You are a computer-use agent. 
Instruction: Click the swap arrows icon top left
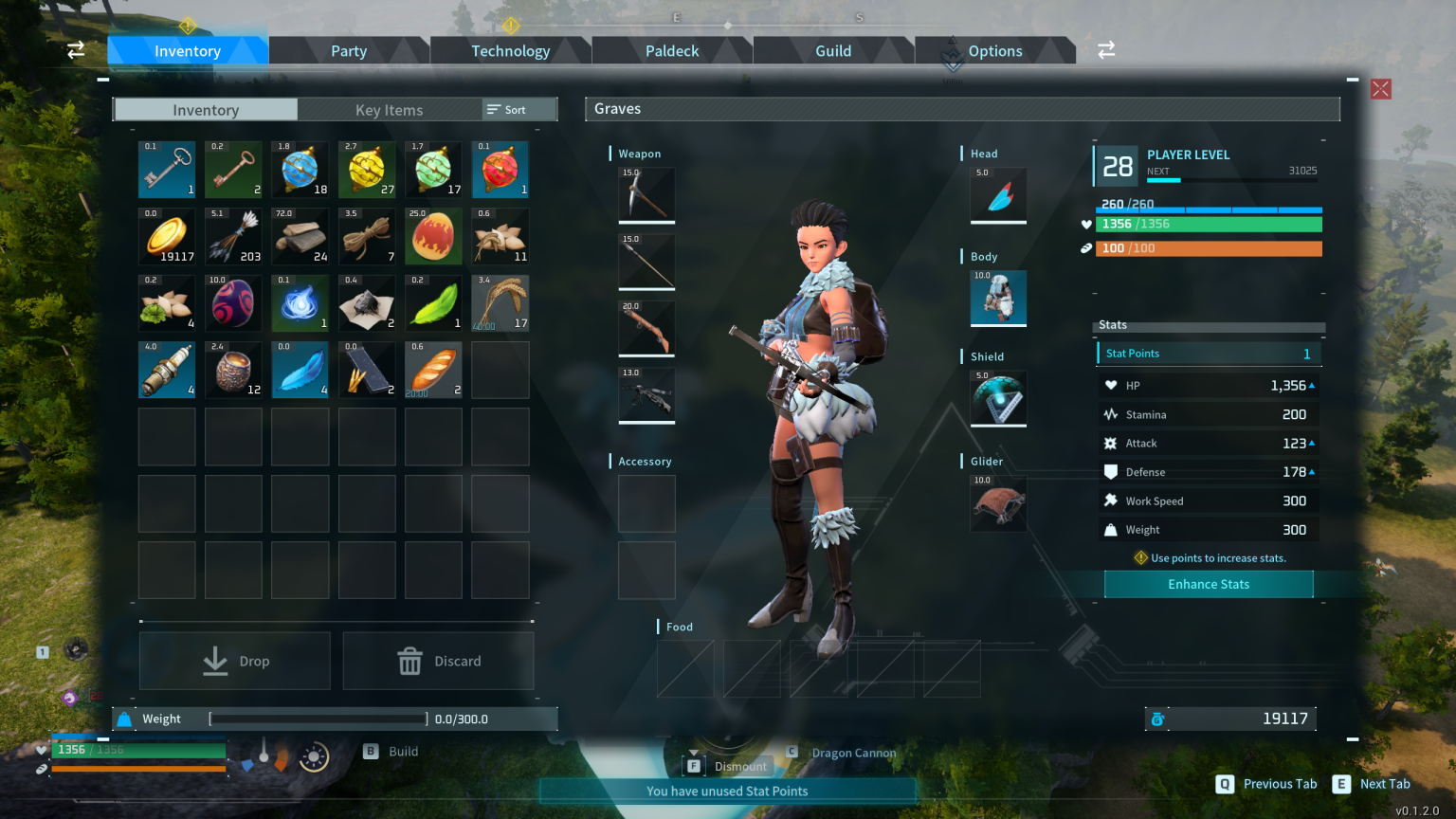[75, 49]
